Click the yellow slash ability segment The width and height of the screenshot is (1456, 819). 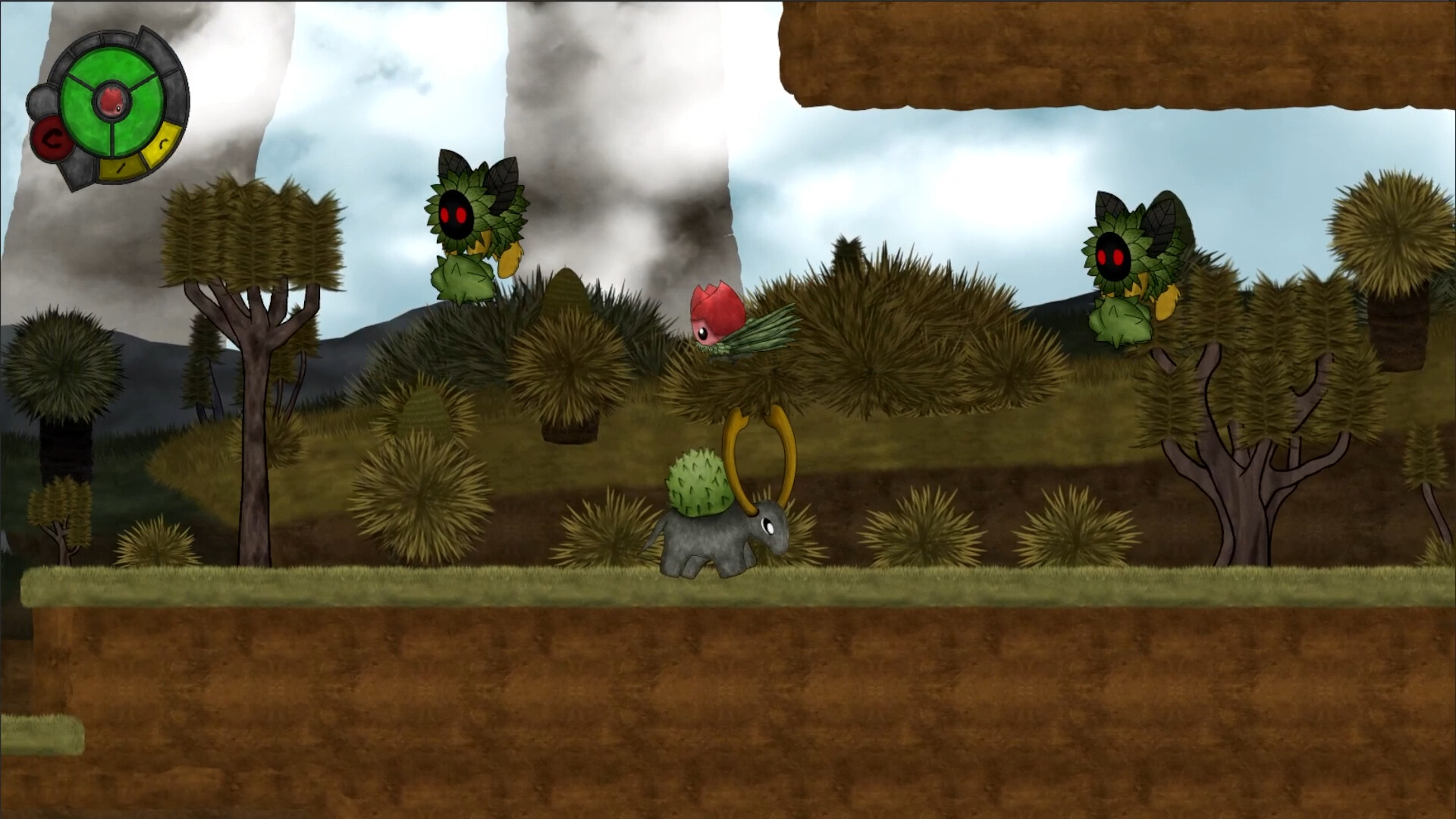point(121,168)
